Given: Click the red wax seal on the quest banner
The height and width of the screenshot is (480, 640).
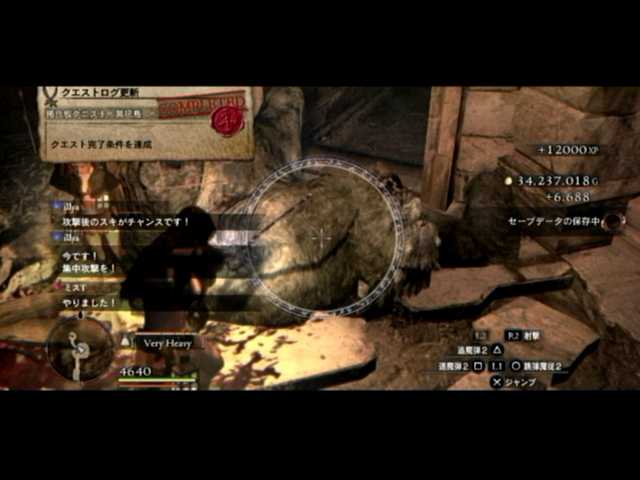Looking at the screenshot, I should point(229,121).
